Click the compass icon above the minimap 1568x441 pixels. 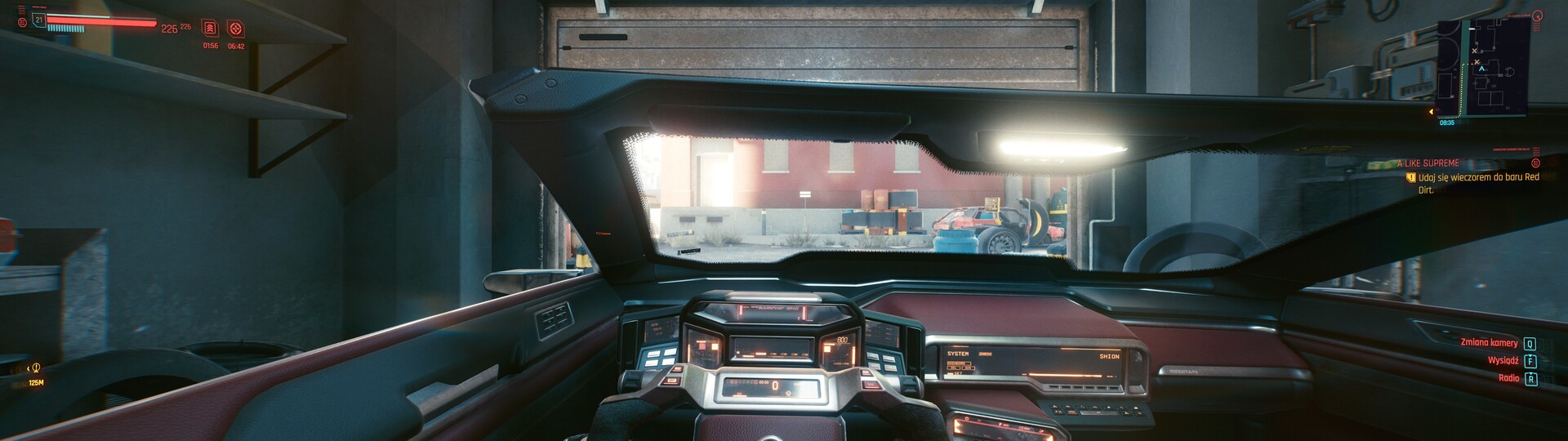(1538, 16)
